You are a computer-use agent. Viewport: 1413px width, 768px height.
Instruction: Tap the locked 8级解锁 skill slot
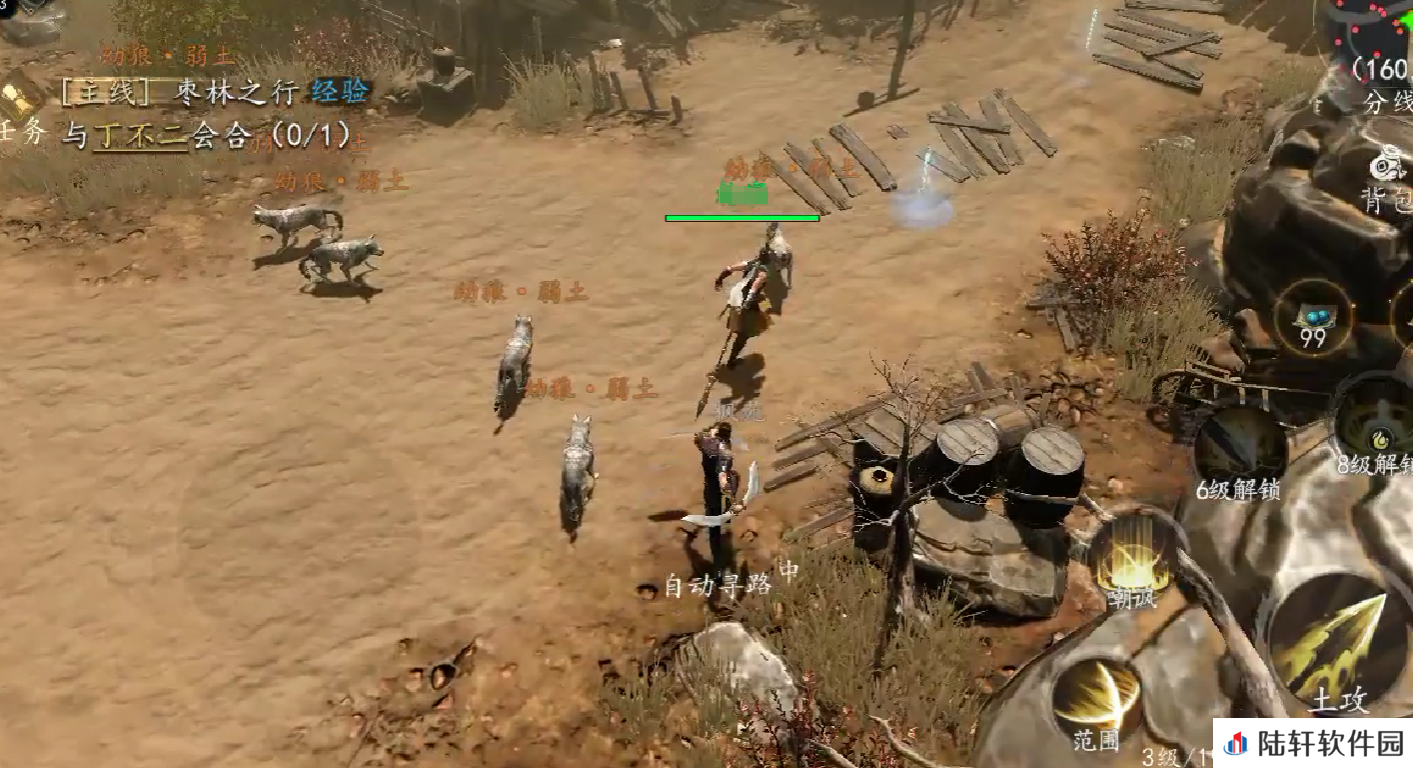click(1378, 420)
